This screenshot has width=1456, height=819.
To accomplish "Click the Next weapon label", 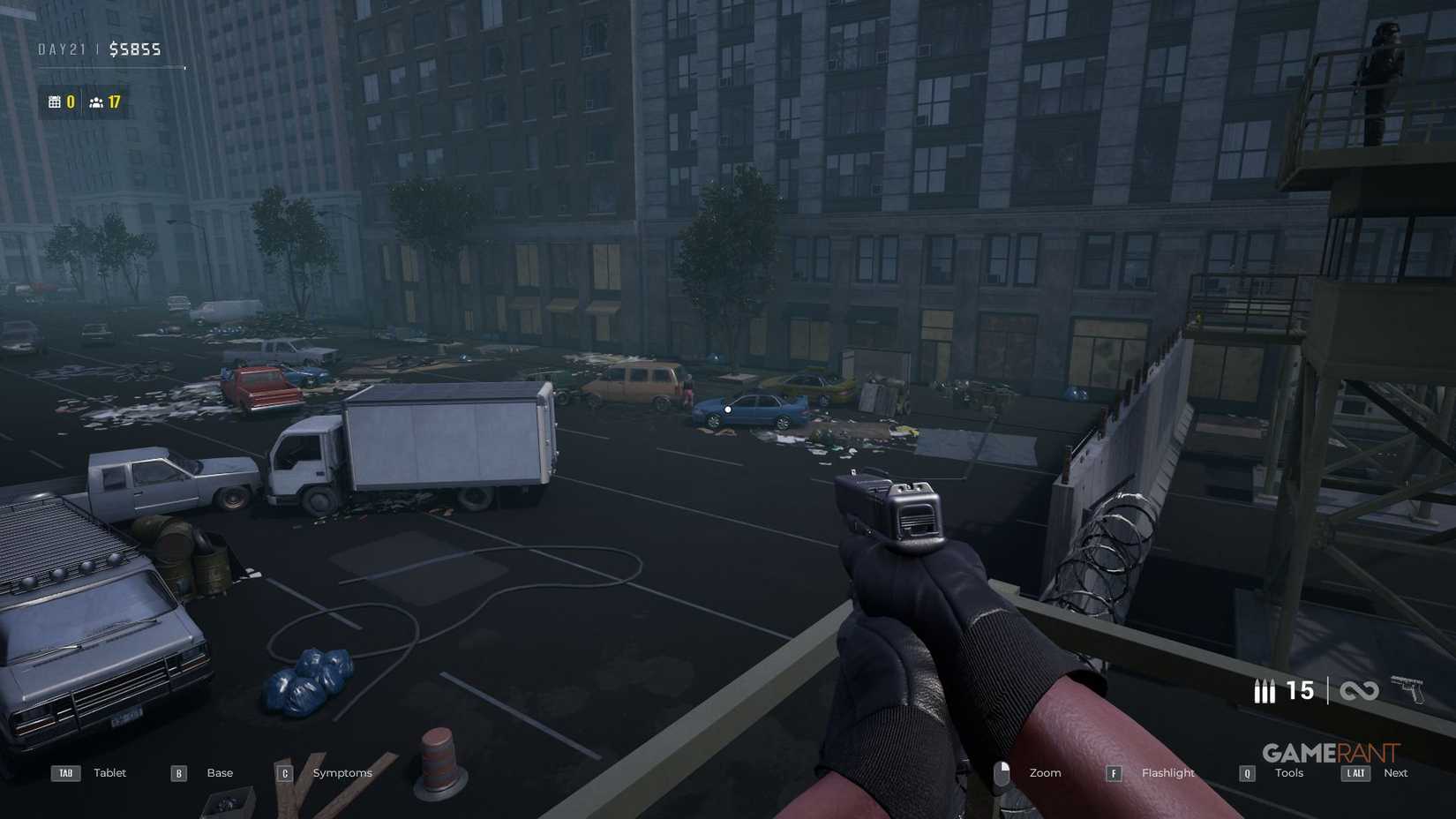I will (1396, 772).
